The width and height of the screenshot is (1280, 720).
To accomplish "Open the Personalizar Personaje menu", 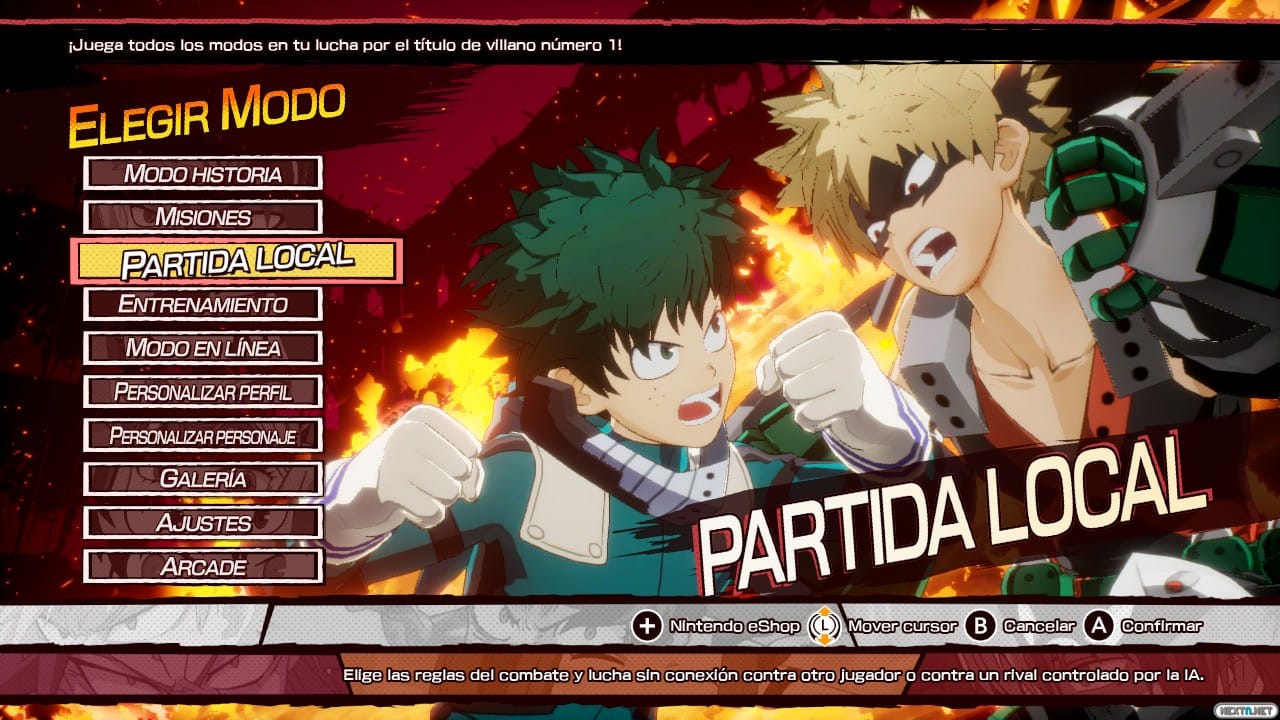I will coord(203,435).
